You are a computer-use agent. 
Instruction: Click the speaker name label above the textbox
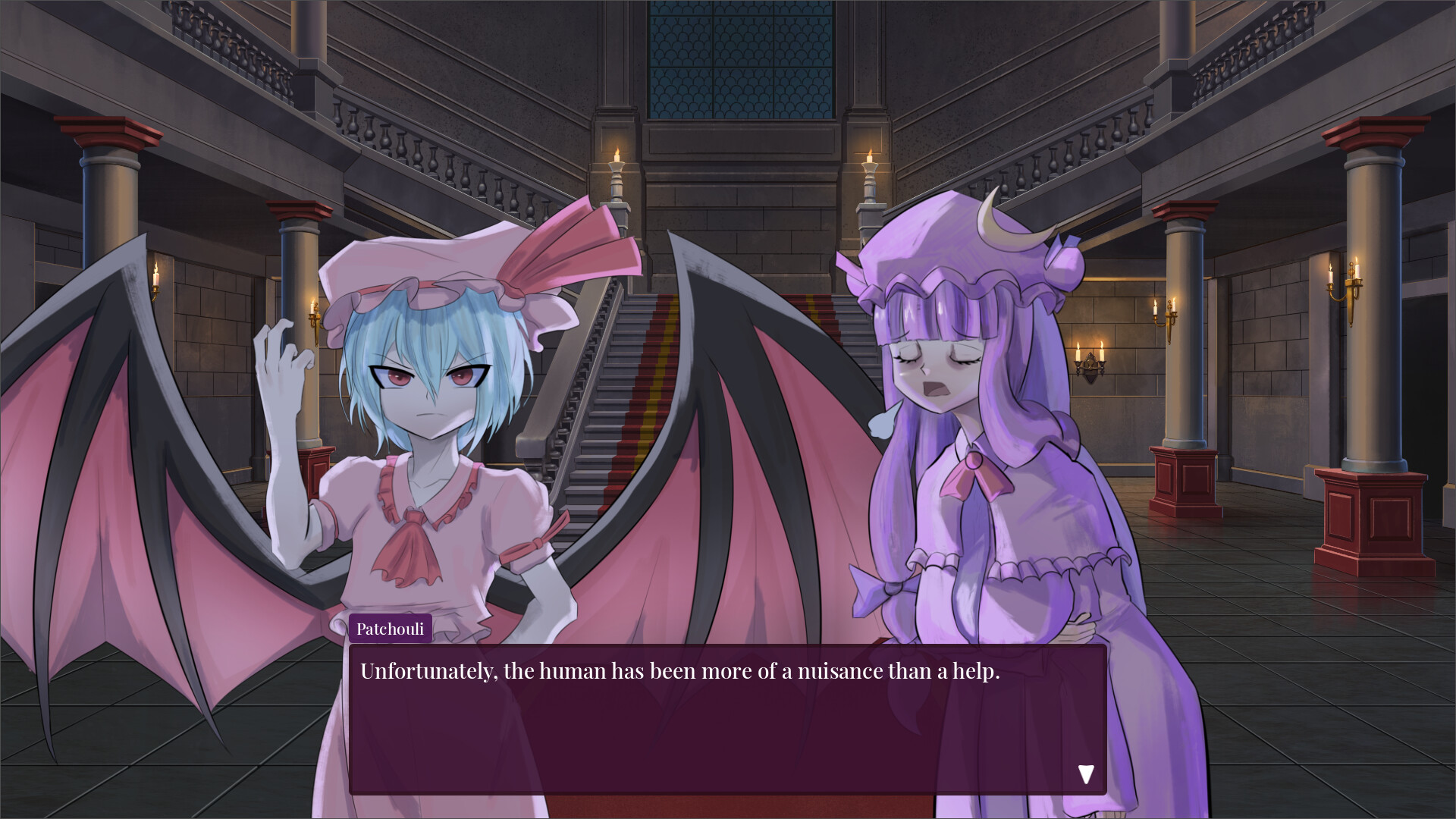pos(391,628)
